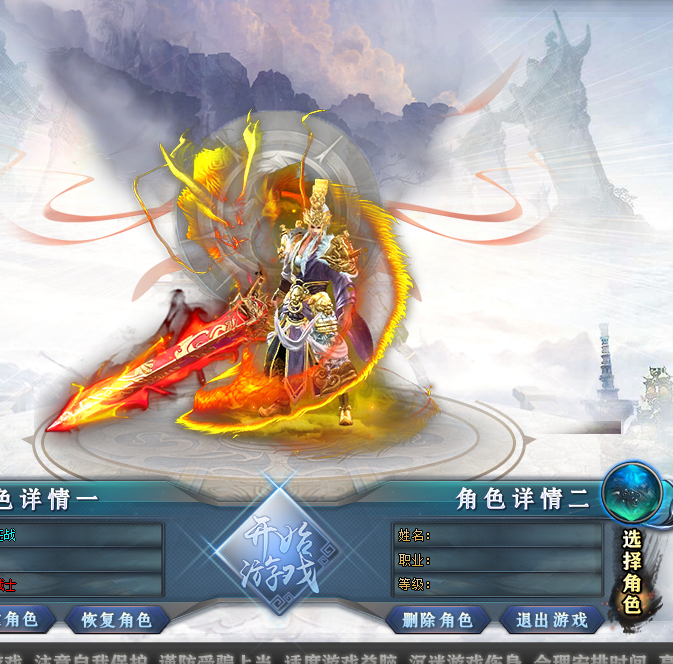This screenshot has width=673, height=664.
Task: Delete the character using 删除角色
Action: (437, 620)
